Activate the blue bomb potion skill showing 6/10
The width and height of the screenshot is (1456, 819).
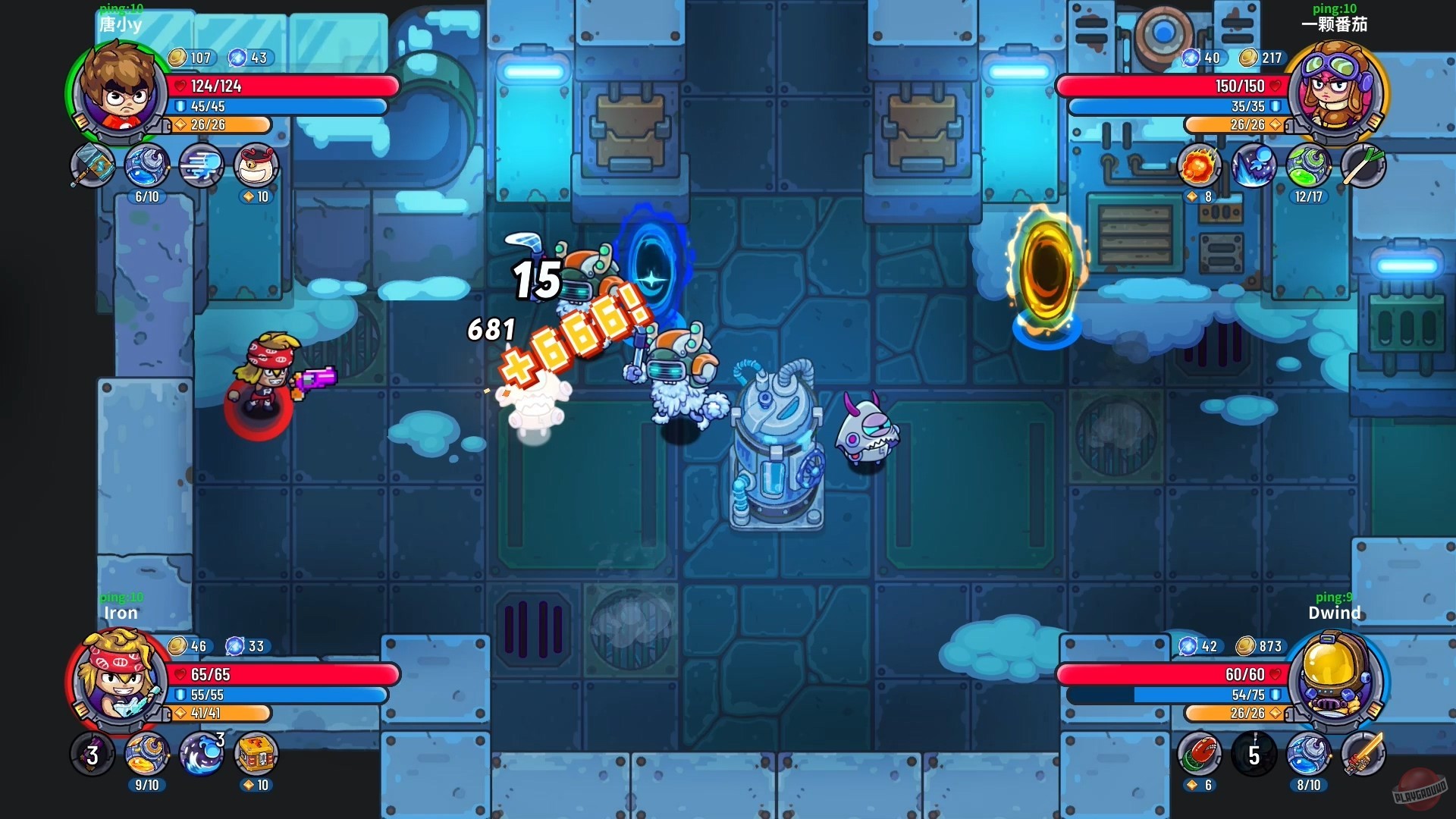click(147, 167)
